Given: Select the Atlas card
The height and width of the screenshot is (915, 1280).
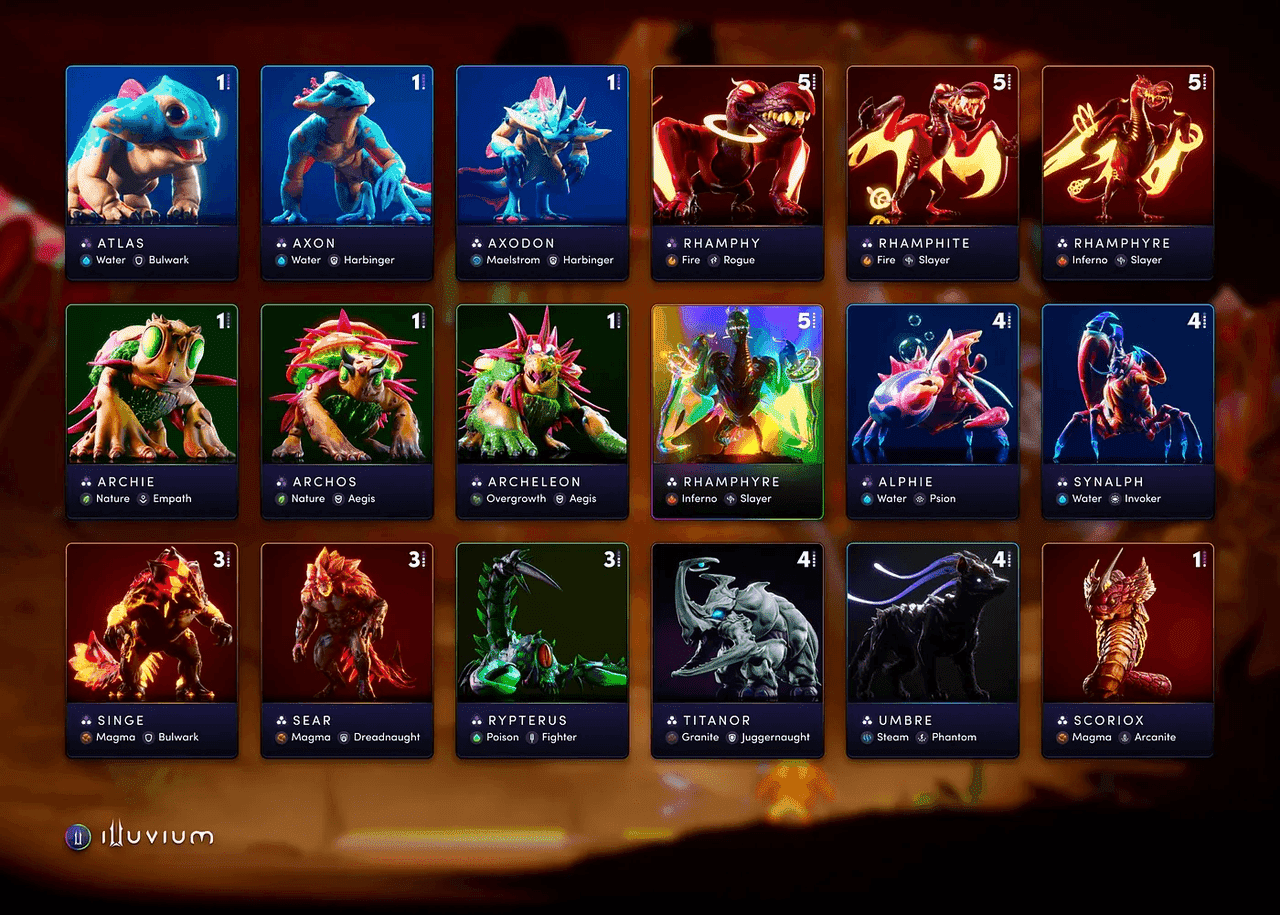Looking at the screenshot, I should tap(152, 172).
